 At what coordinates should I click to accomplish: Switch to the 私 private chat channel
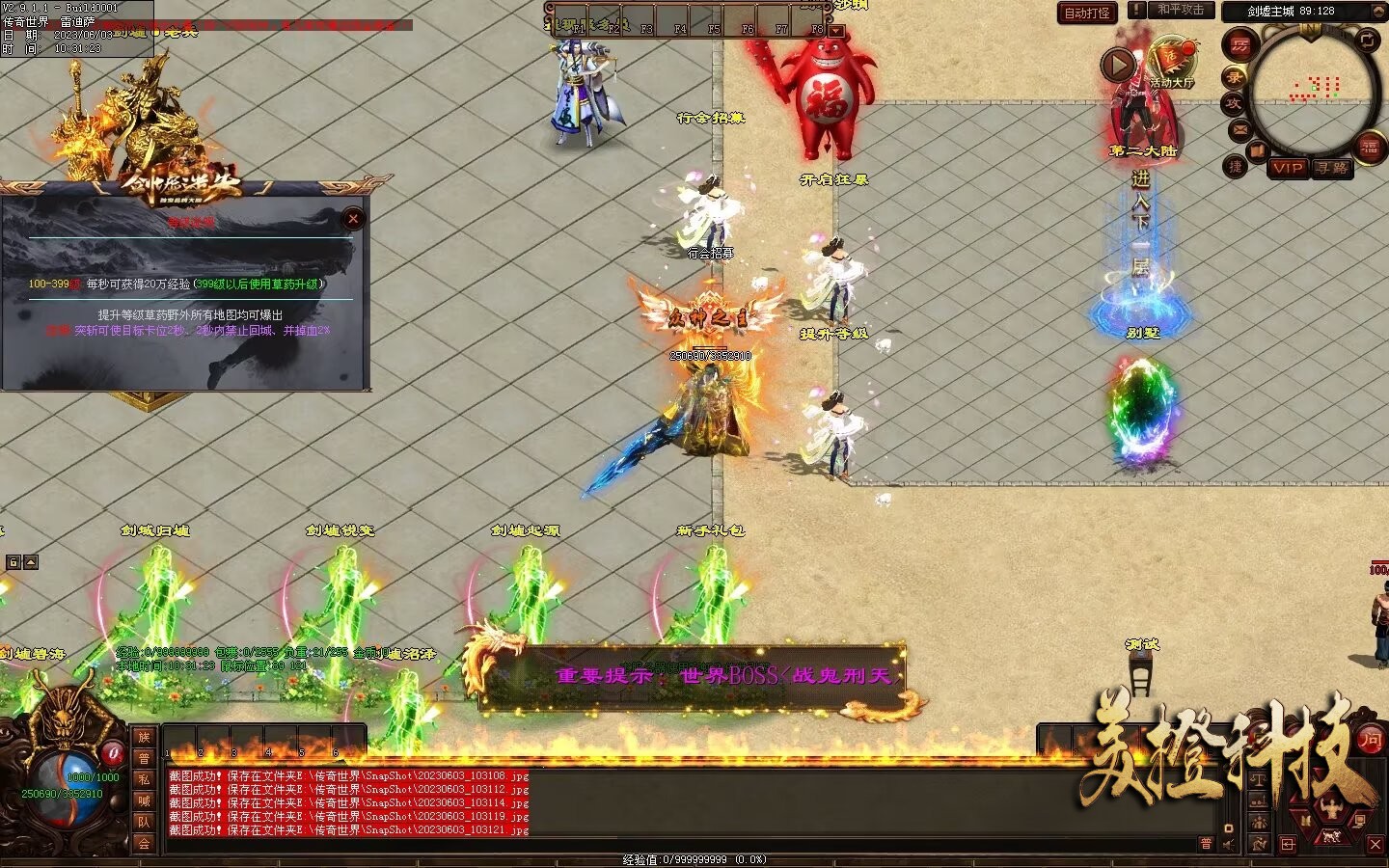coord(144,779)
